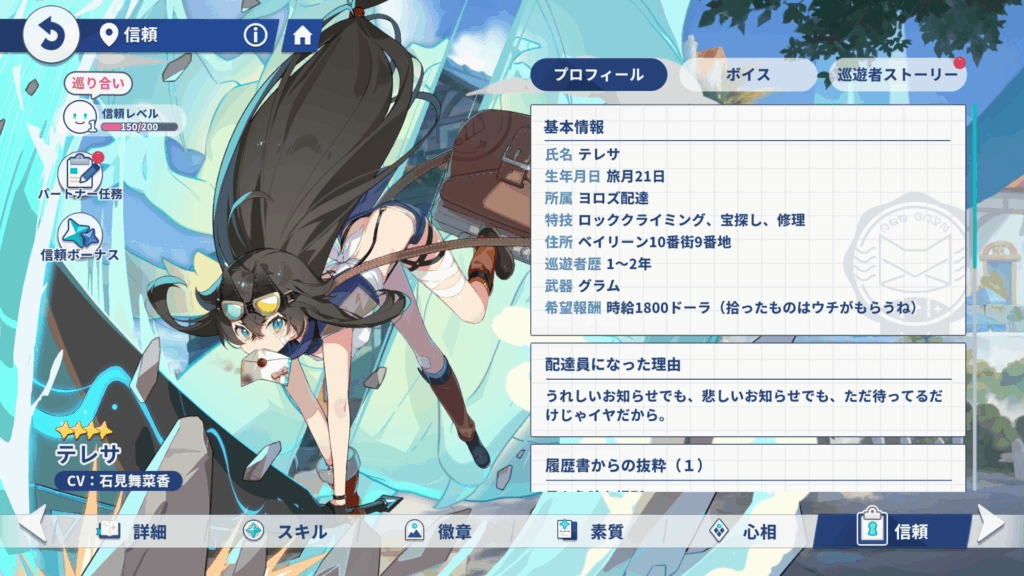Return to the home screen
The height and width of the screenshot is (576, 1024).
click(302, 36)
